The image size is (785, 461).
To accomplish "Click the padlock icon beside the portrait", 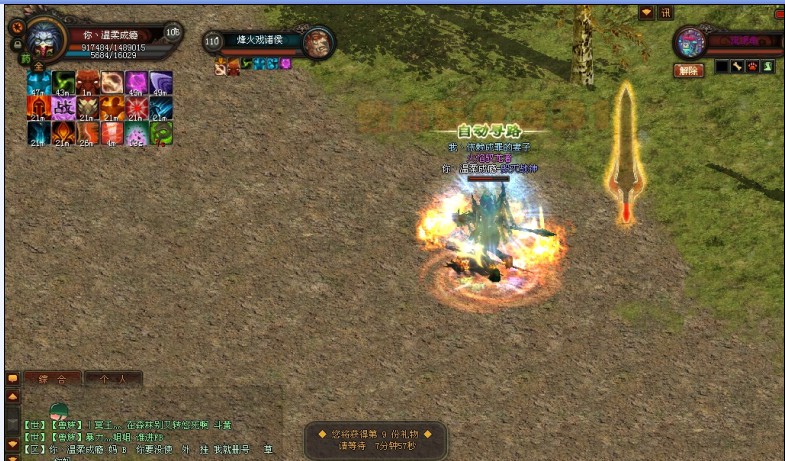I will (x=17, y=45).
